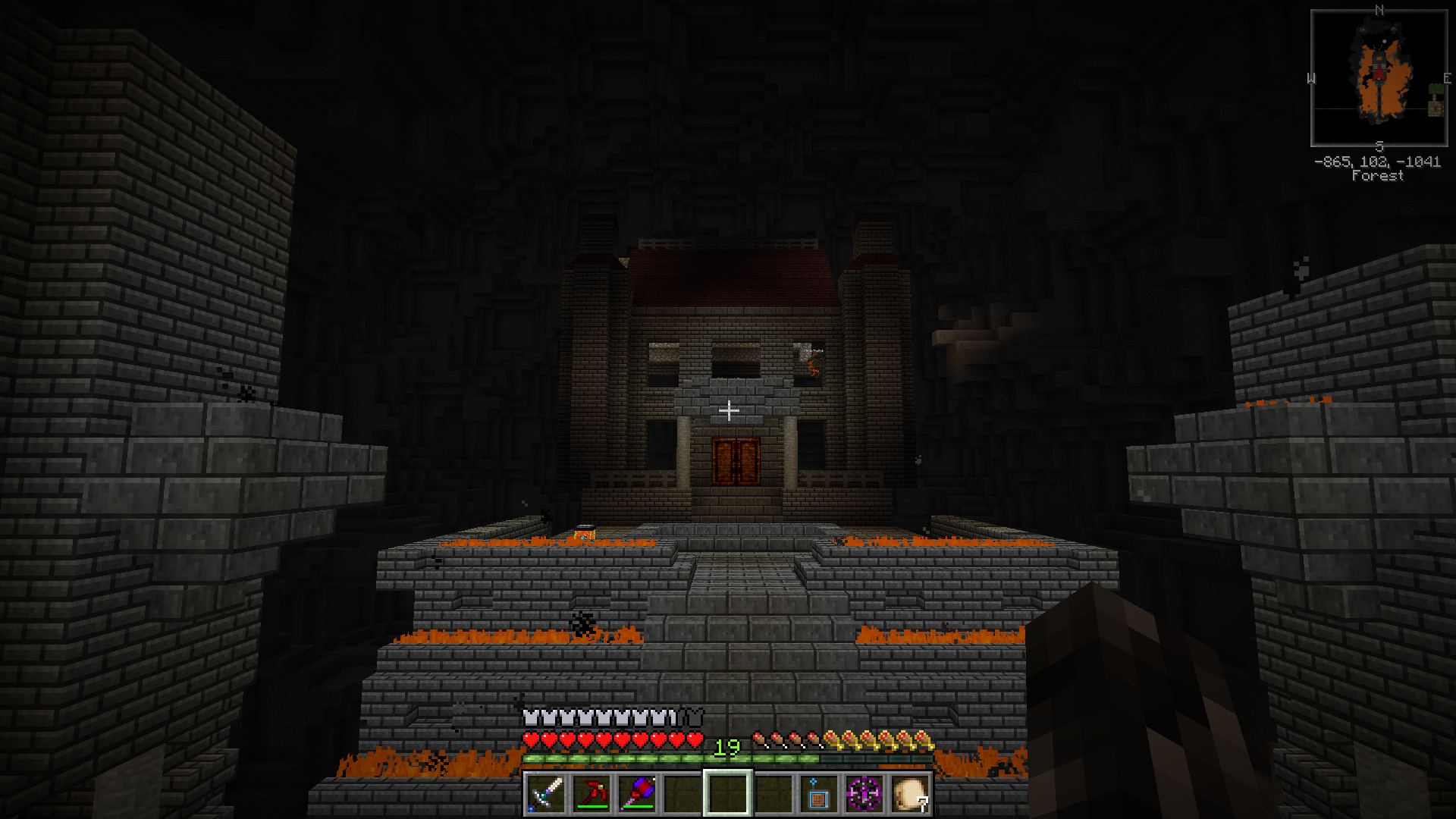Click the red player arrow on minimap
The image size is (1456, 819).
click(x=1379, y=74)
